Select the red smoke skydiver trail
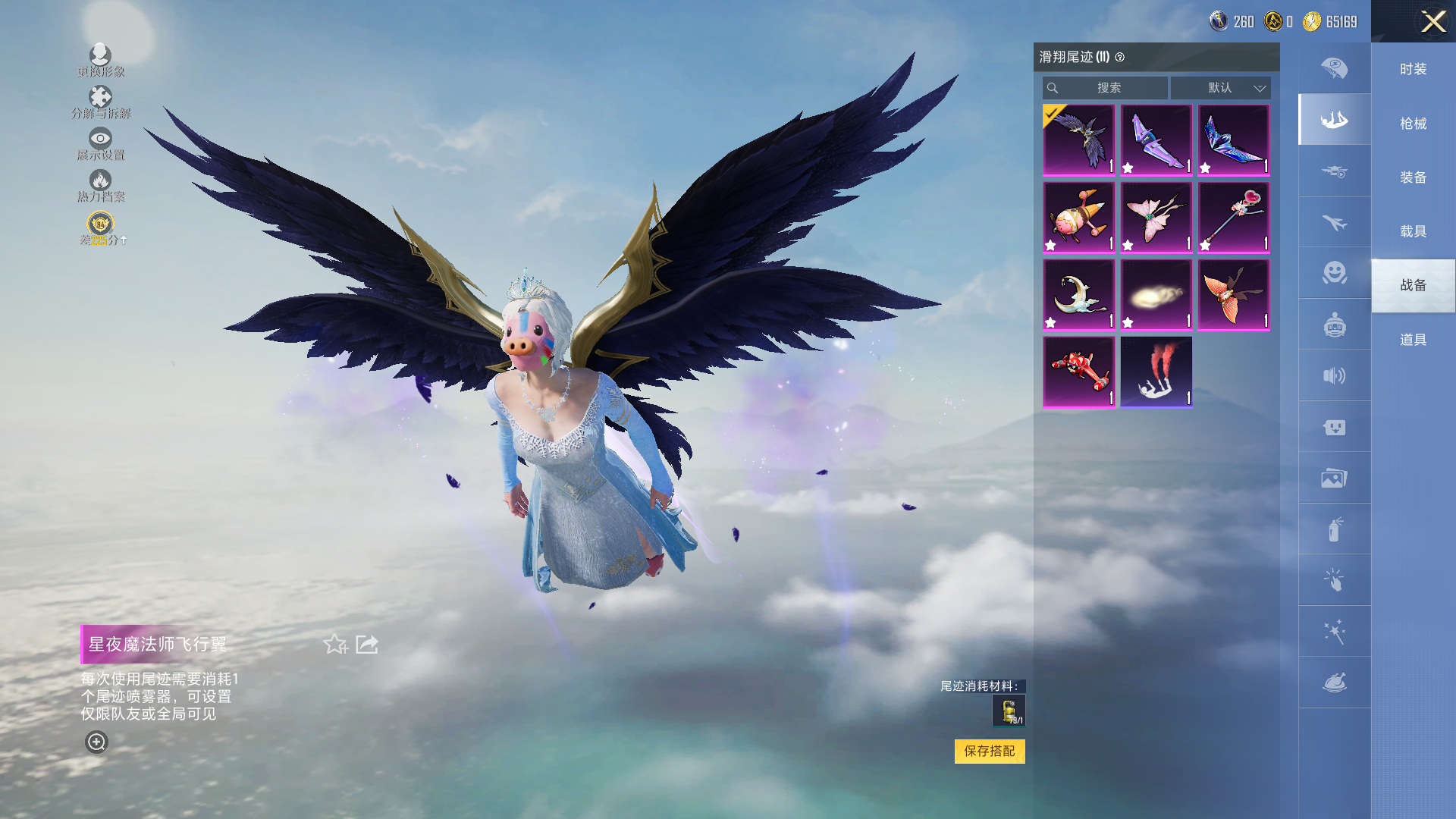 pyautogui.click(x=1156, y=372)
